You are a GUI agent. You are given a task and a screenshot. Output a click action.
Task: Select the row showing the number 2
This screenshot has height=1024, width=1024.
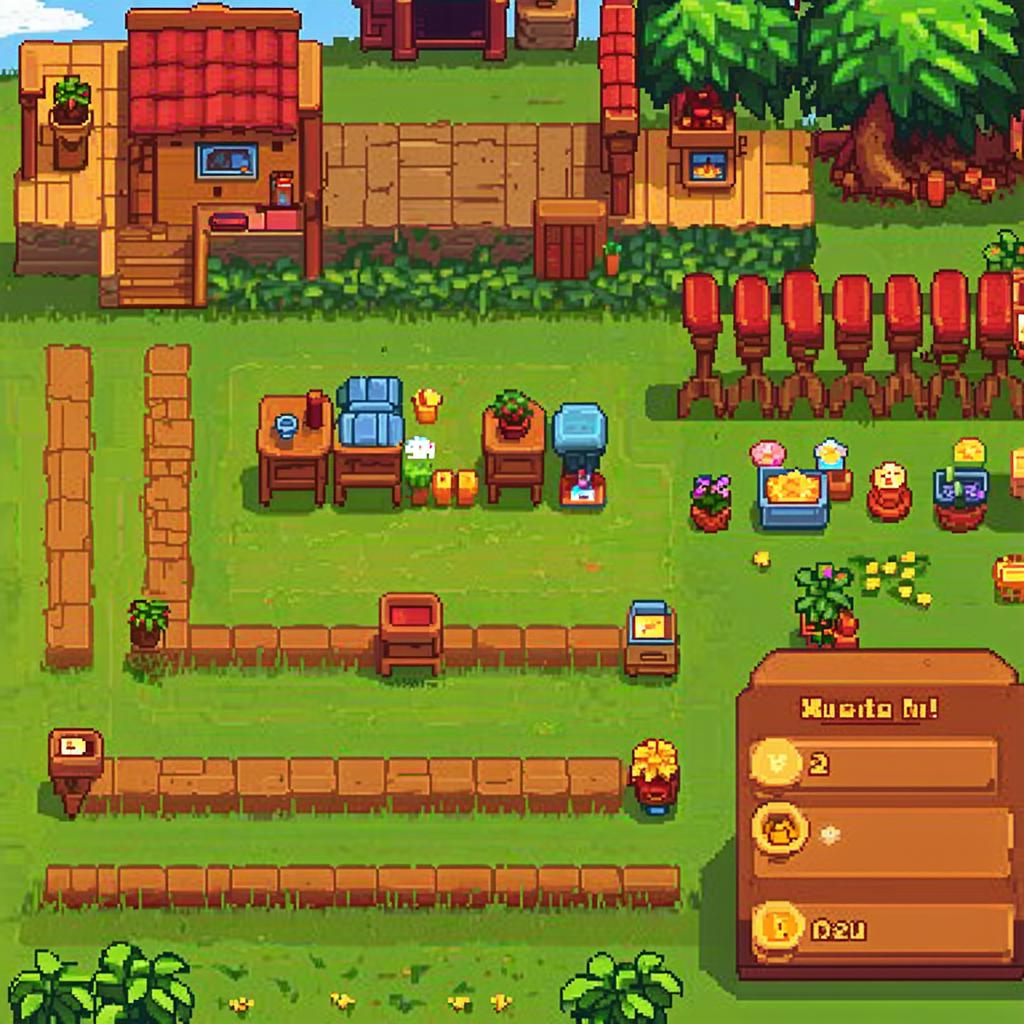874,765
